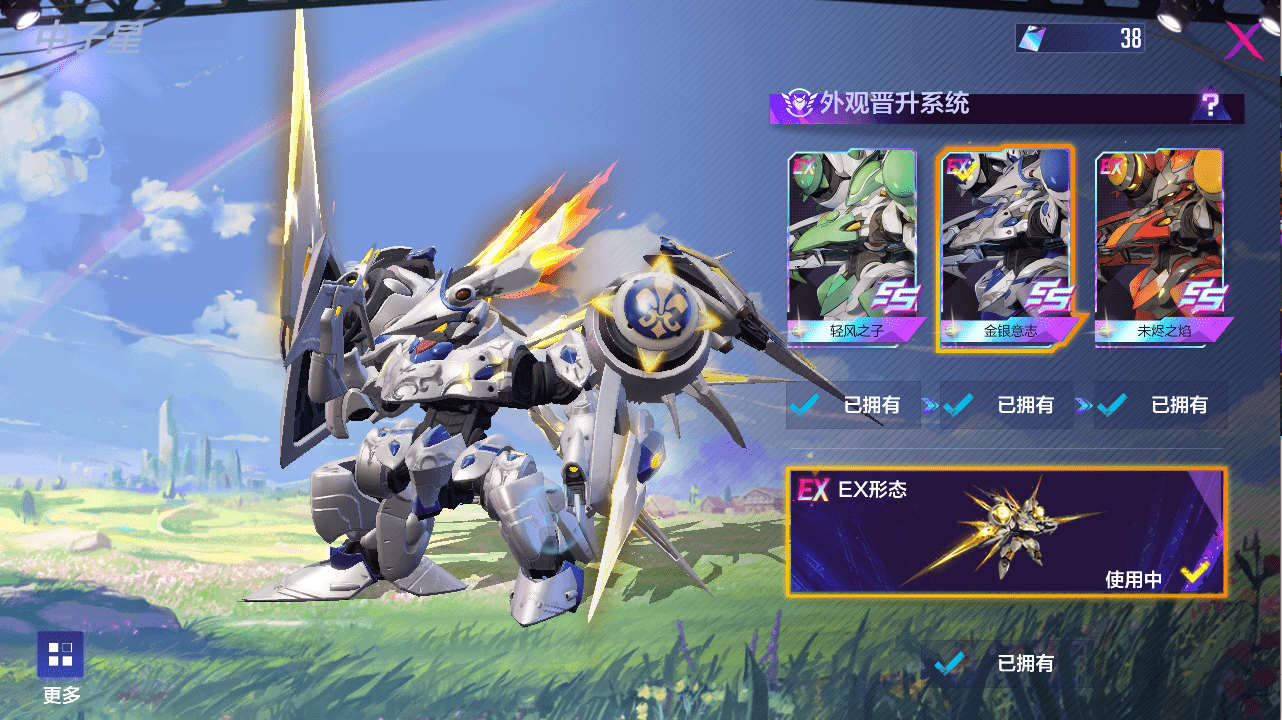The image size is (1282, 720).
Task: Choose the silver 金银意志 skin card
Action: point(1006,247)
